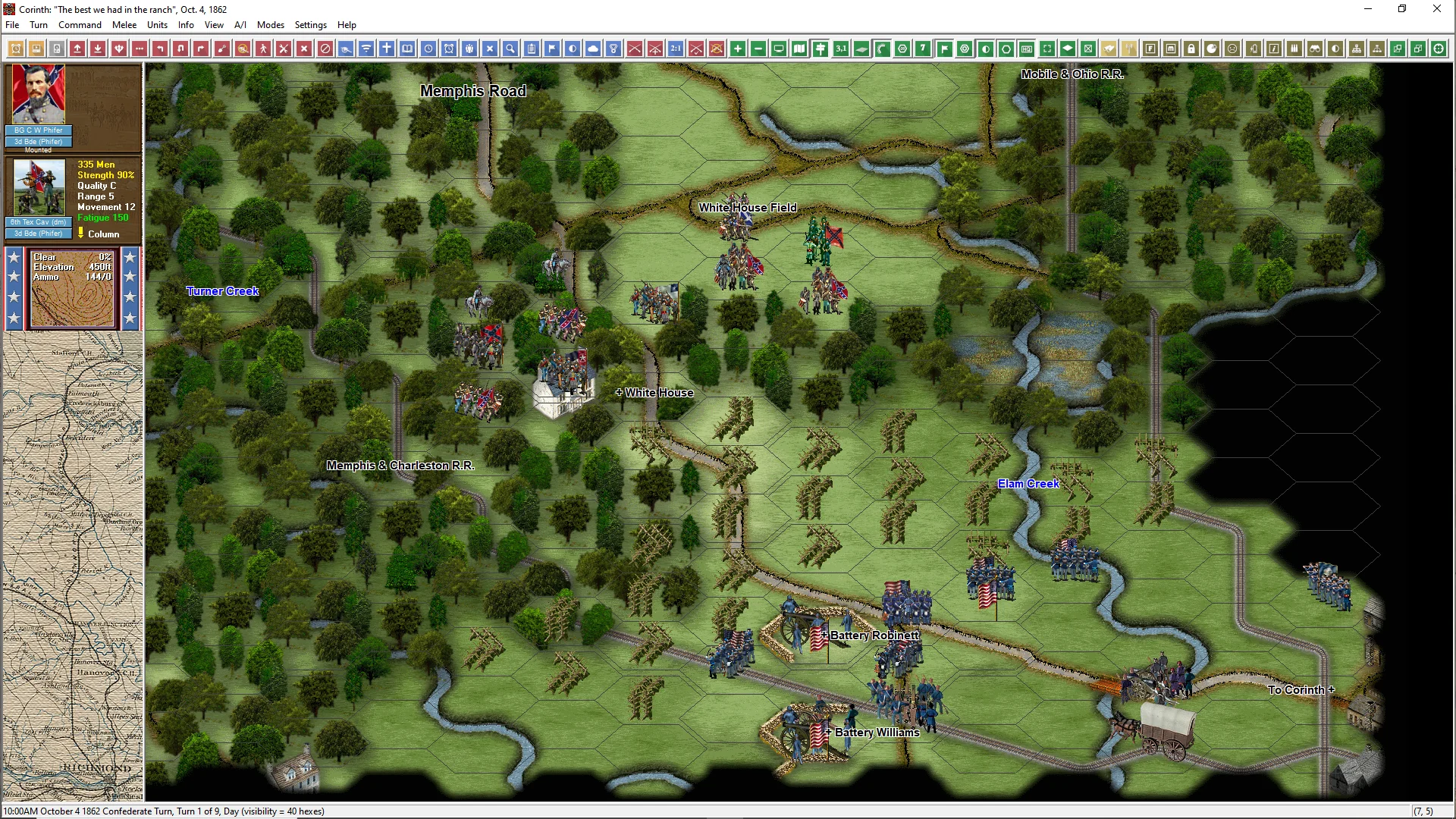The image size is (1456, 819).
Task: Open the Settings menu
Action: 310,25
